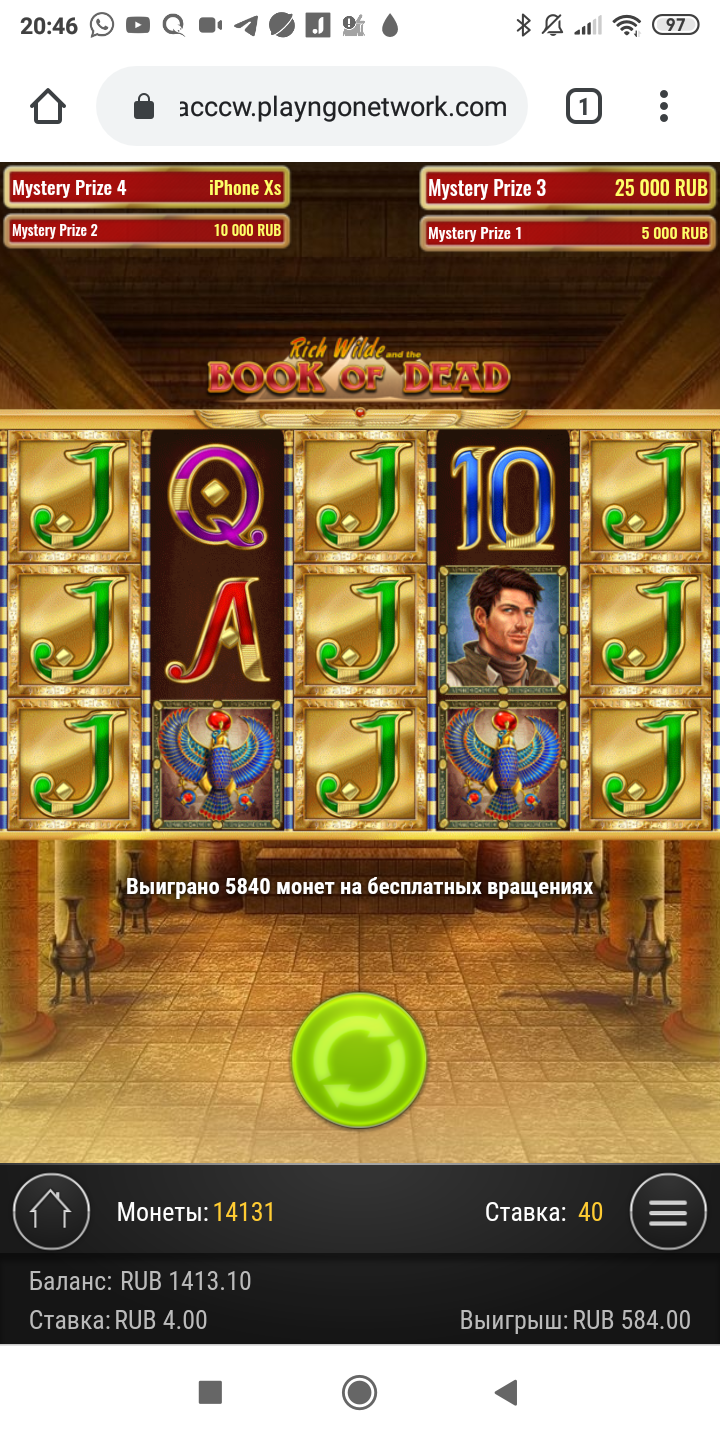Go to the browser home page

(48, 106)
